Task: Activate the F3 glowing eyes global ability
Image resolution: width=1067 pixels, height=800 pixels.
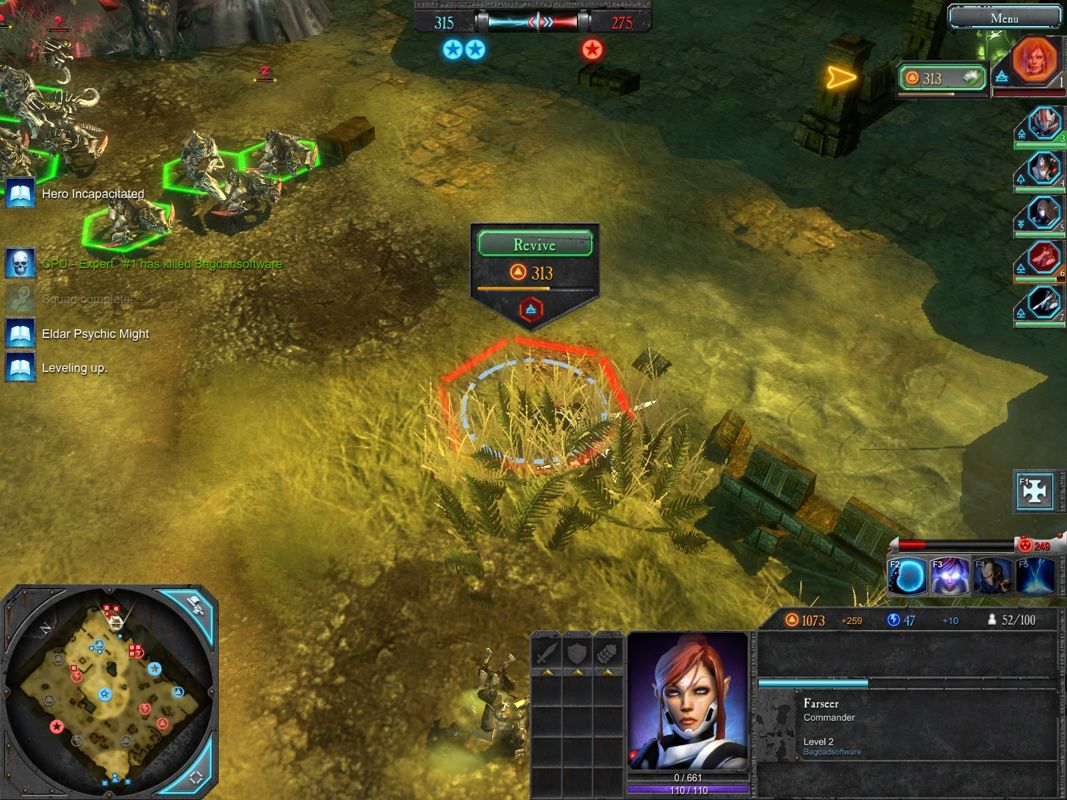Action: (x=950, y=577)
